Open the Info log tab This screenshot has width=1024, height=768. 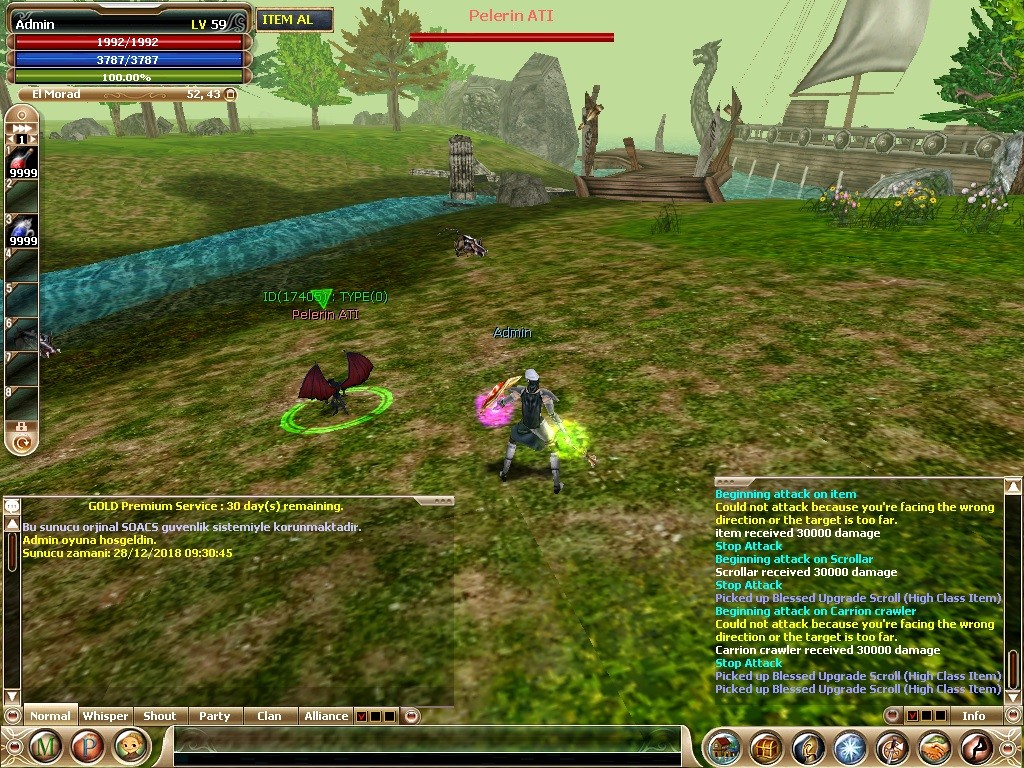[x=973, y=716]
